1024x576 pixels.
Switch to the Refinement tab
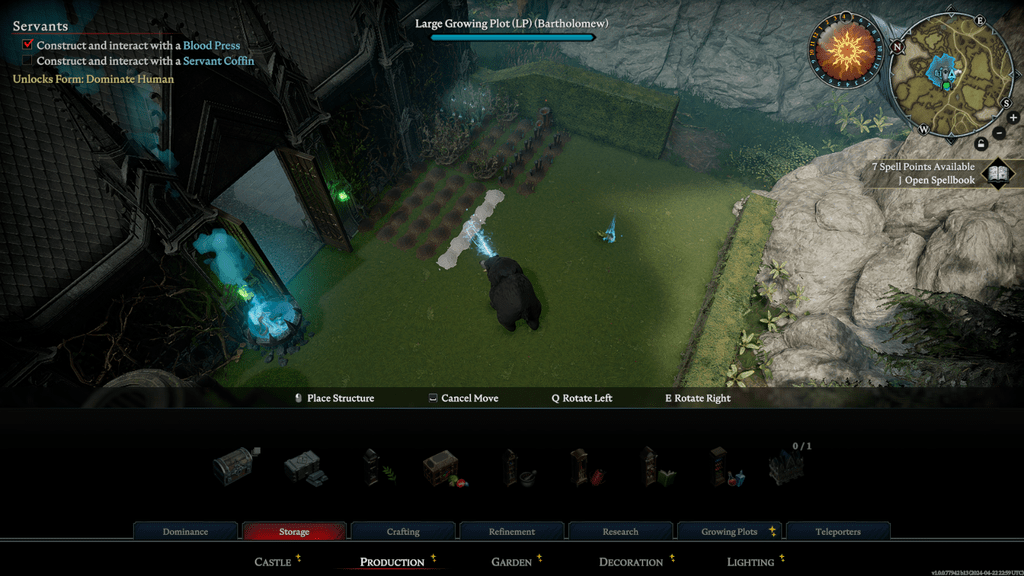(512, 531)
